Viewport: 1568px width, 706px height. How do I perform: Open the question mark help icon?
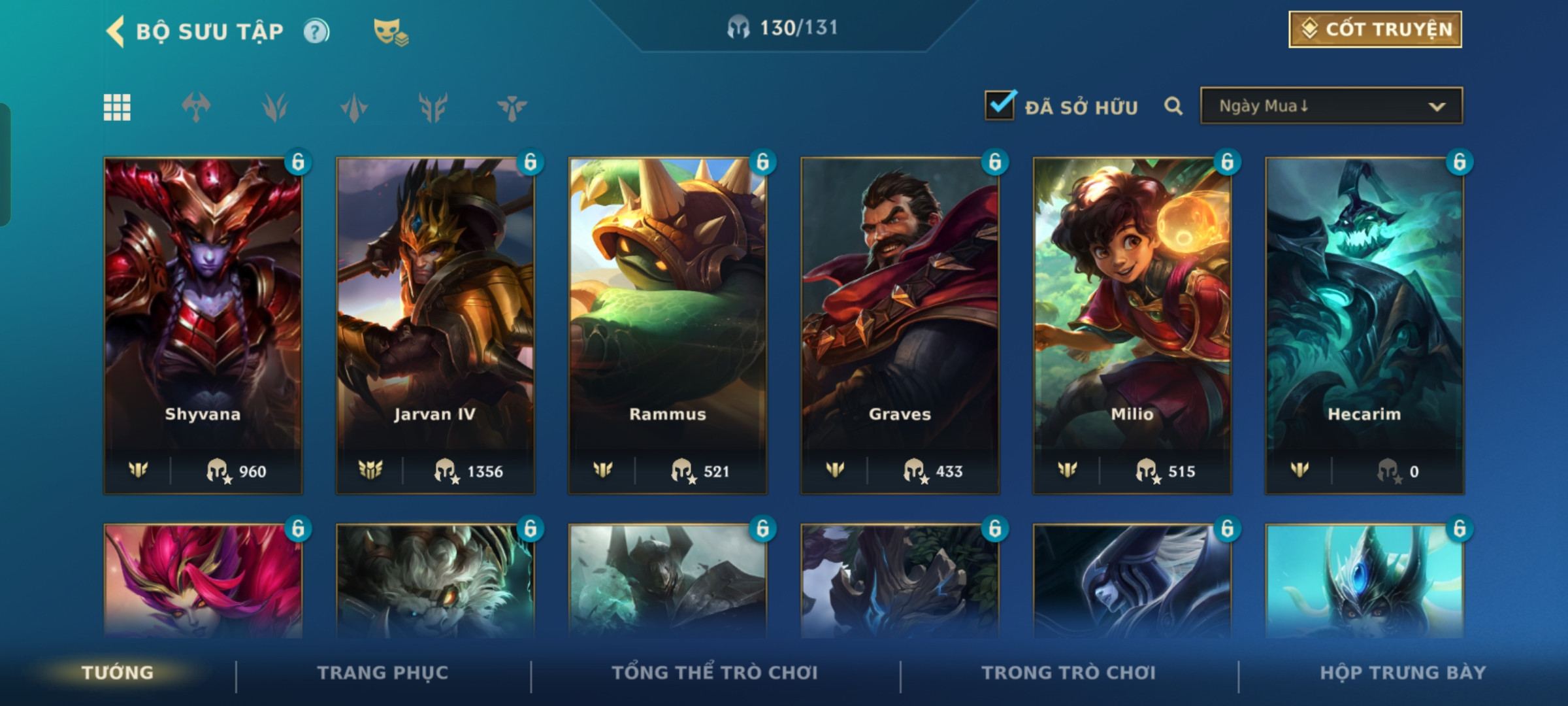tap(316, 31)
